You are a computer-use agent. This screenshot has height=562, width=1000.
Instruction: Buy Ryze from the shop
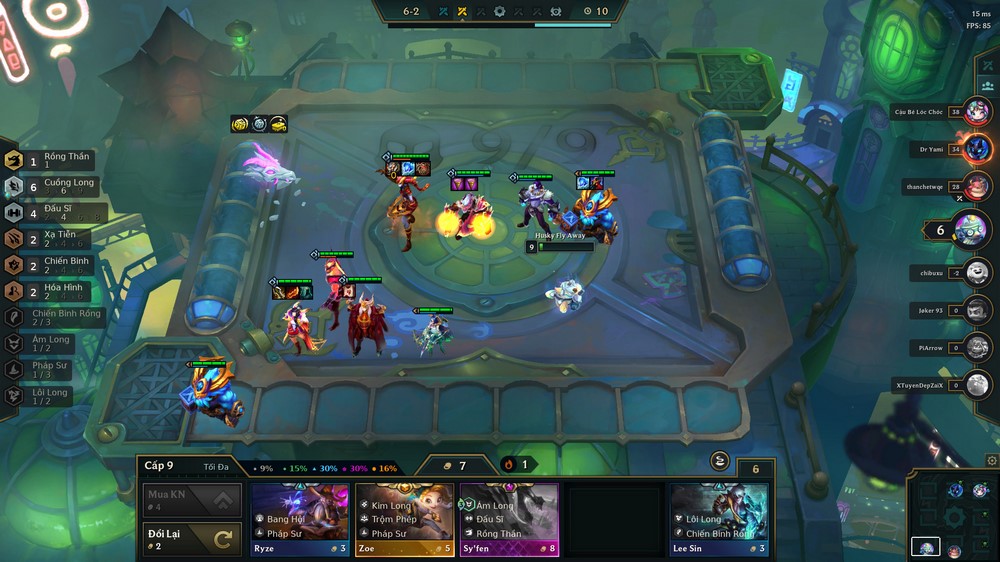coord(300,519)
